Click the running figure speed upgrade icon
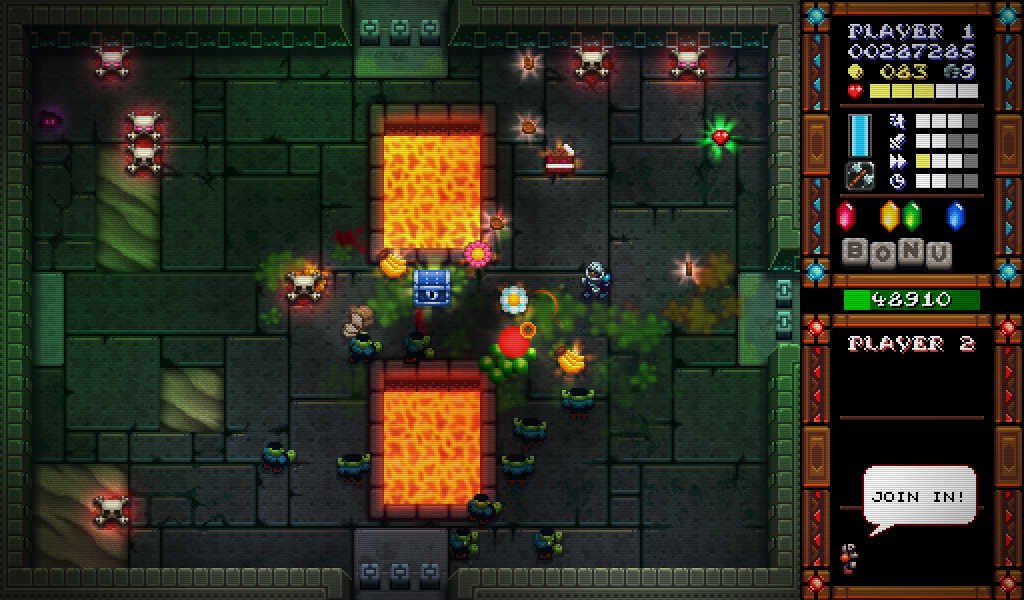The image size is (1024, 600). (x=897, y=120)
